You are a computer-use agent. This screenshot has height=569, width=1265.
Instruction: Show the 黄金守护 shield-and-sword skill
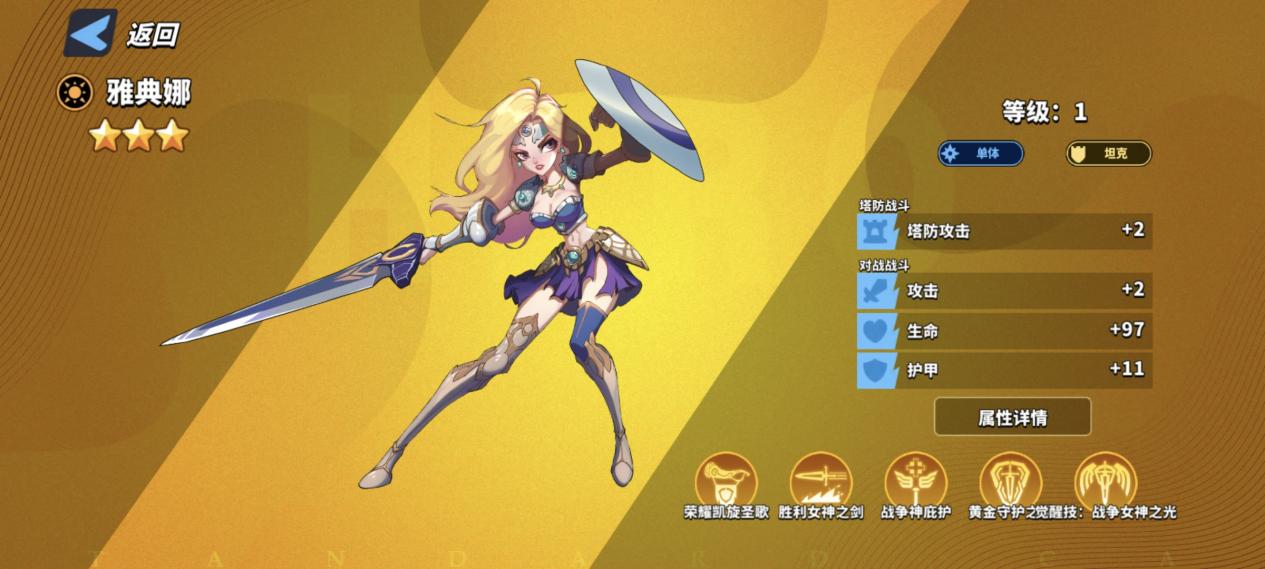(1010, 480)
